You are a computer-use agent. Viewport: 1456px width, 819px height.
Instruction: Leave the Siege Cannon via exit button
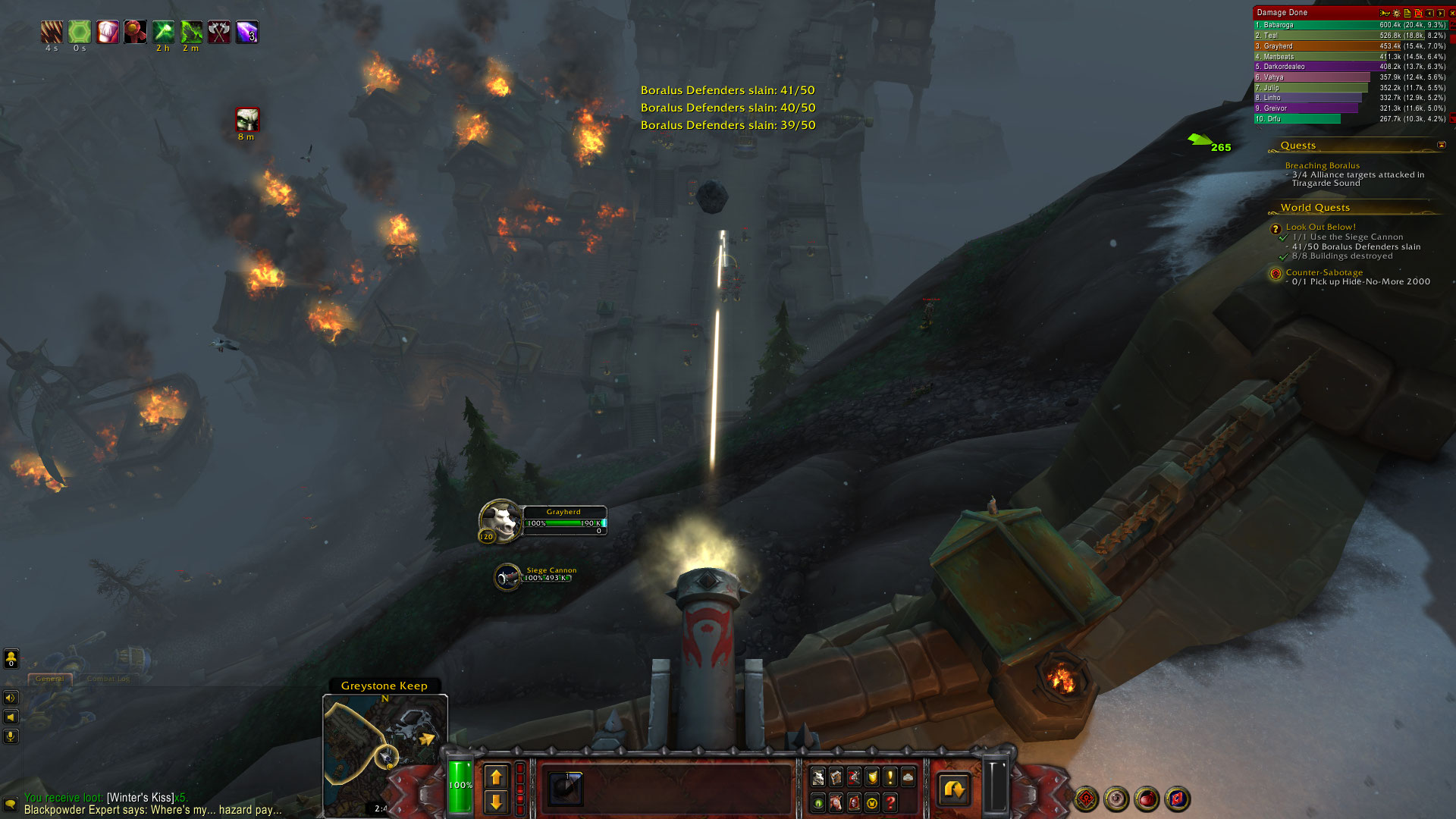coord(954,789)
